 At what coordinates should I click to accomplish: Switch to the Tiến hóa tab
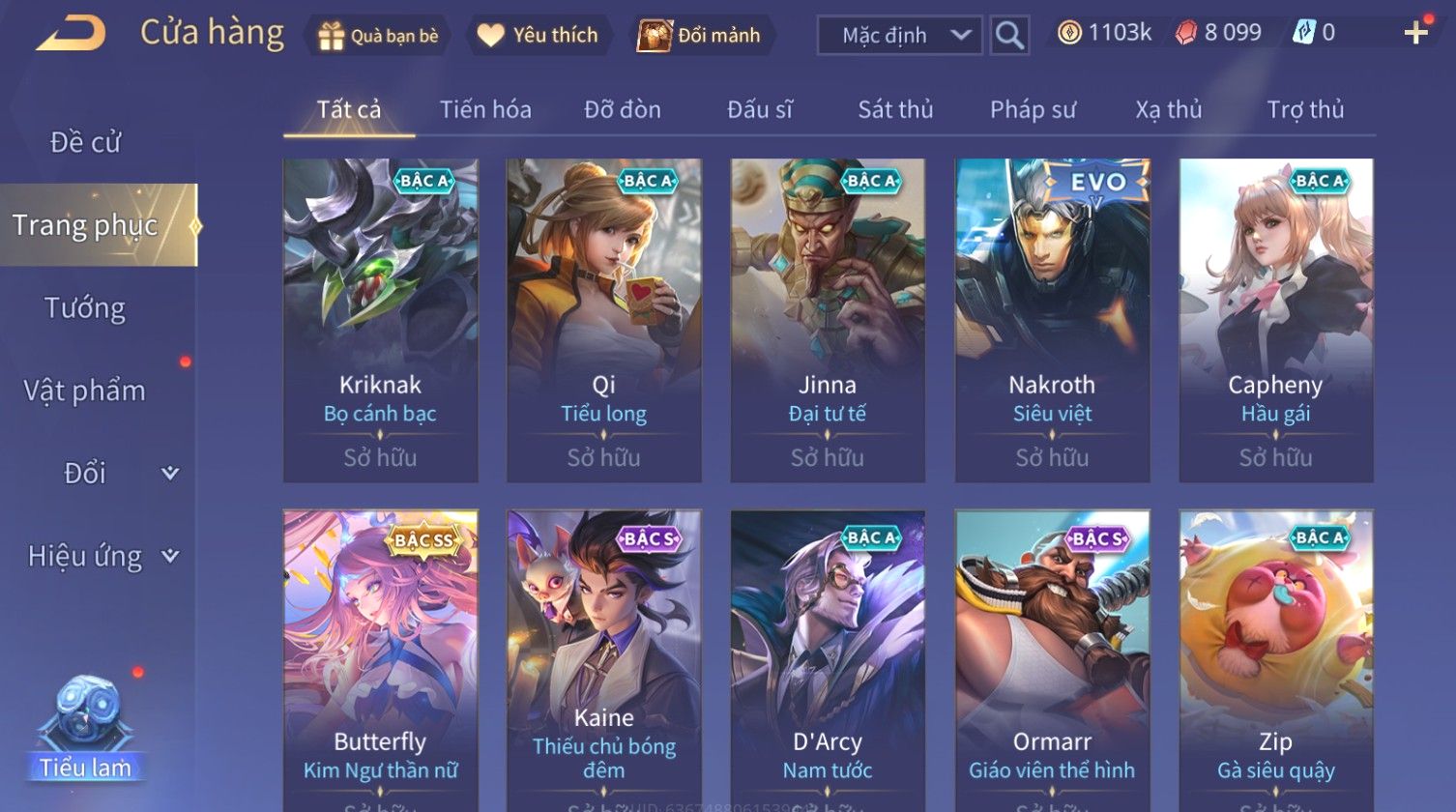[x=485, y=110]
